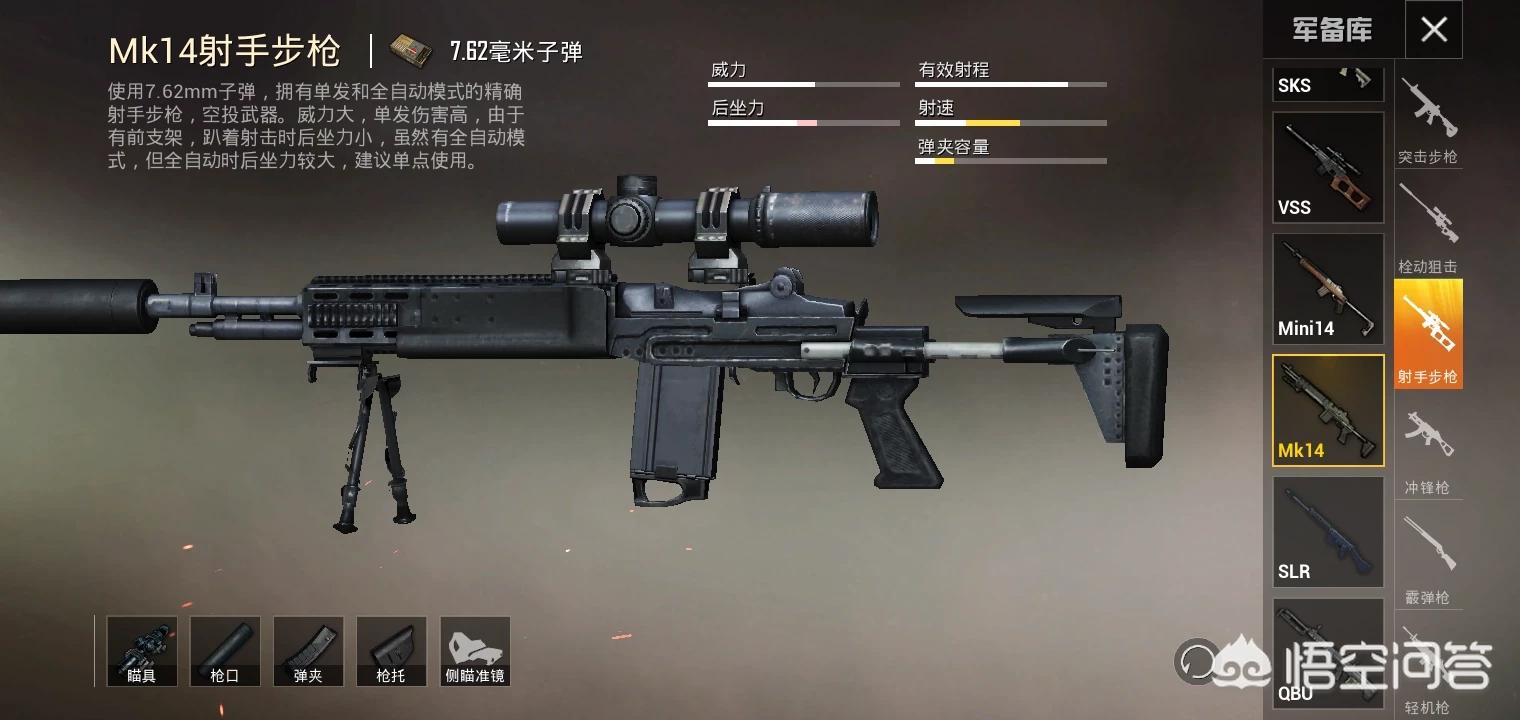Select the 枪口 muzzle attachment slot
The height and width of the screenshot is (720, 1520).
coord(225,651)
